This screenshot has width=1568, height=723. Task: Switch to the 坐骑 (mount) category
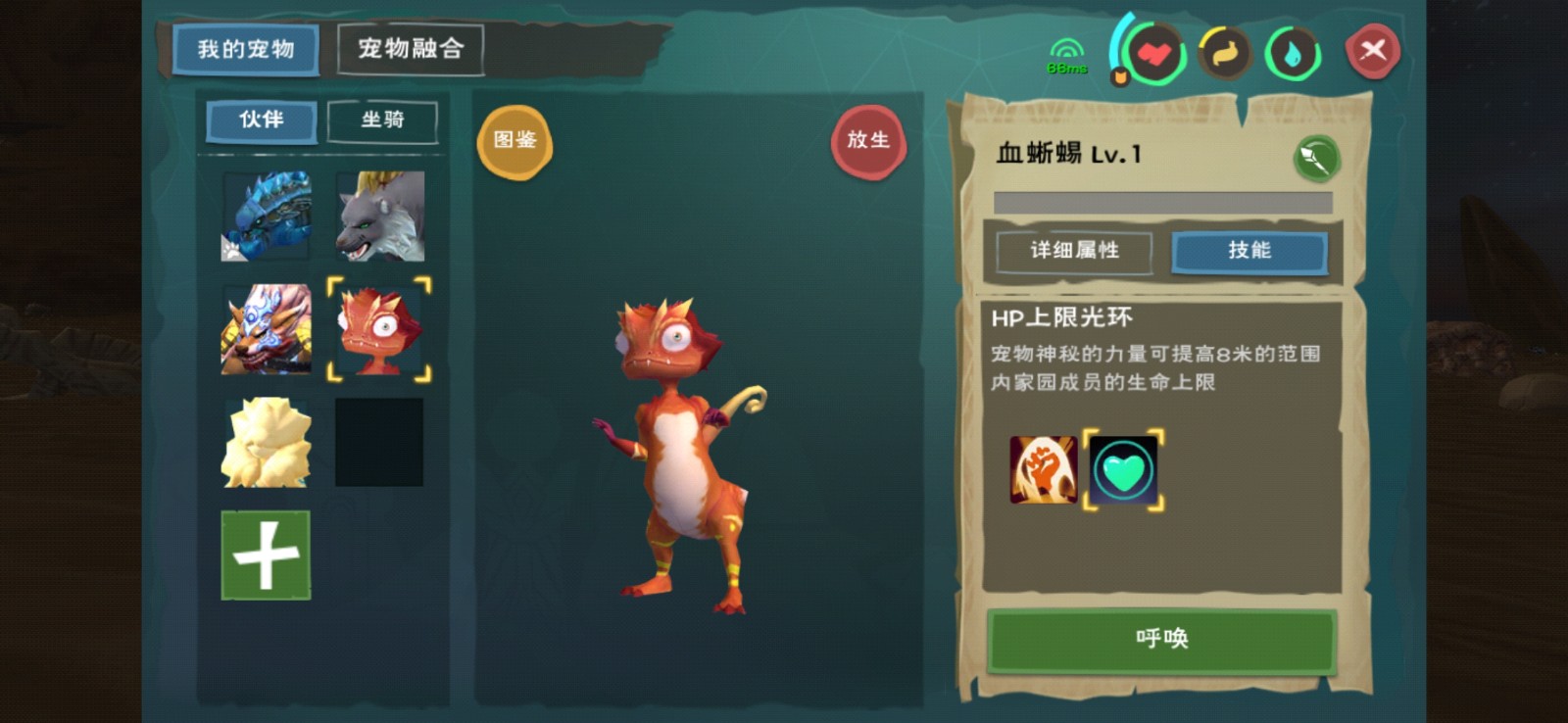pos(382,120)
